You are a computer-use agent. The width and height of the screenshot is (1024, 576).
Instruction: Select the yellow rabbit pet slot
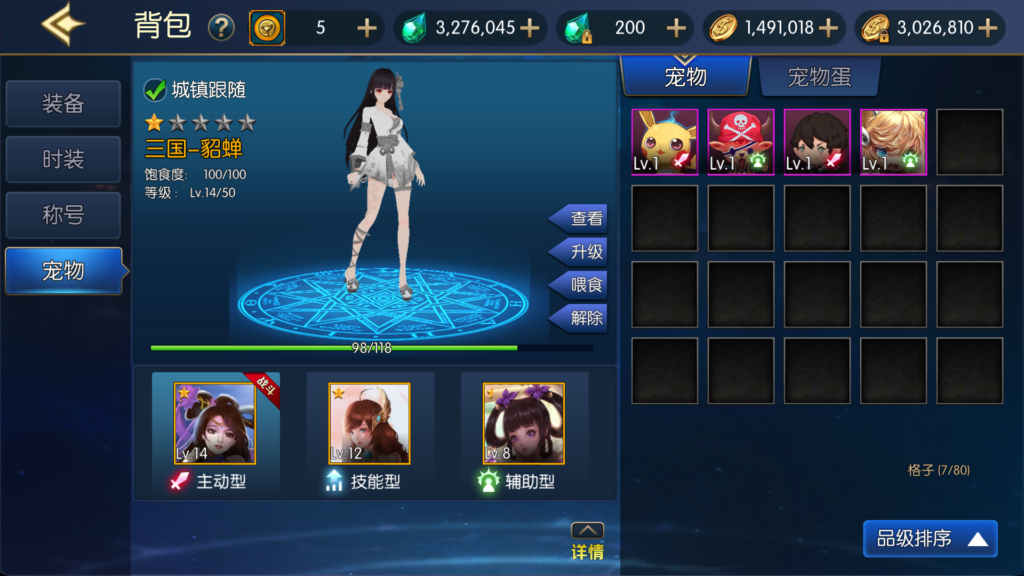pyautogui.click(x=665, y=142)
